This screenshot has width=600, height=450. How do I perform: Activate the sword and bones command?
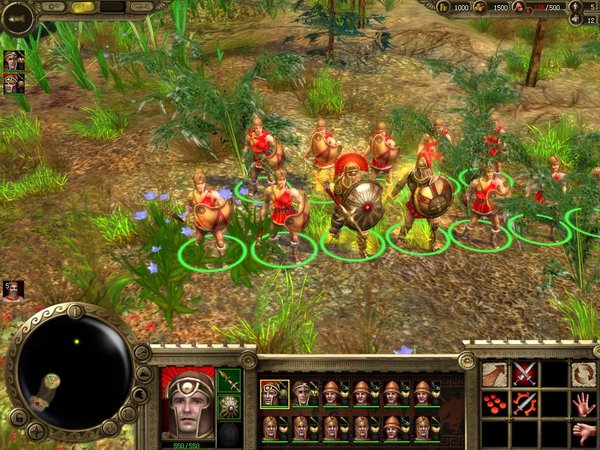[524, 404]
